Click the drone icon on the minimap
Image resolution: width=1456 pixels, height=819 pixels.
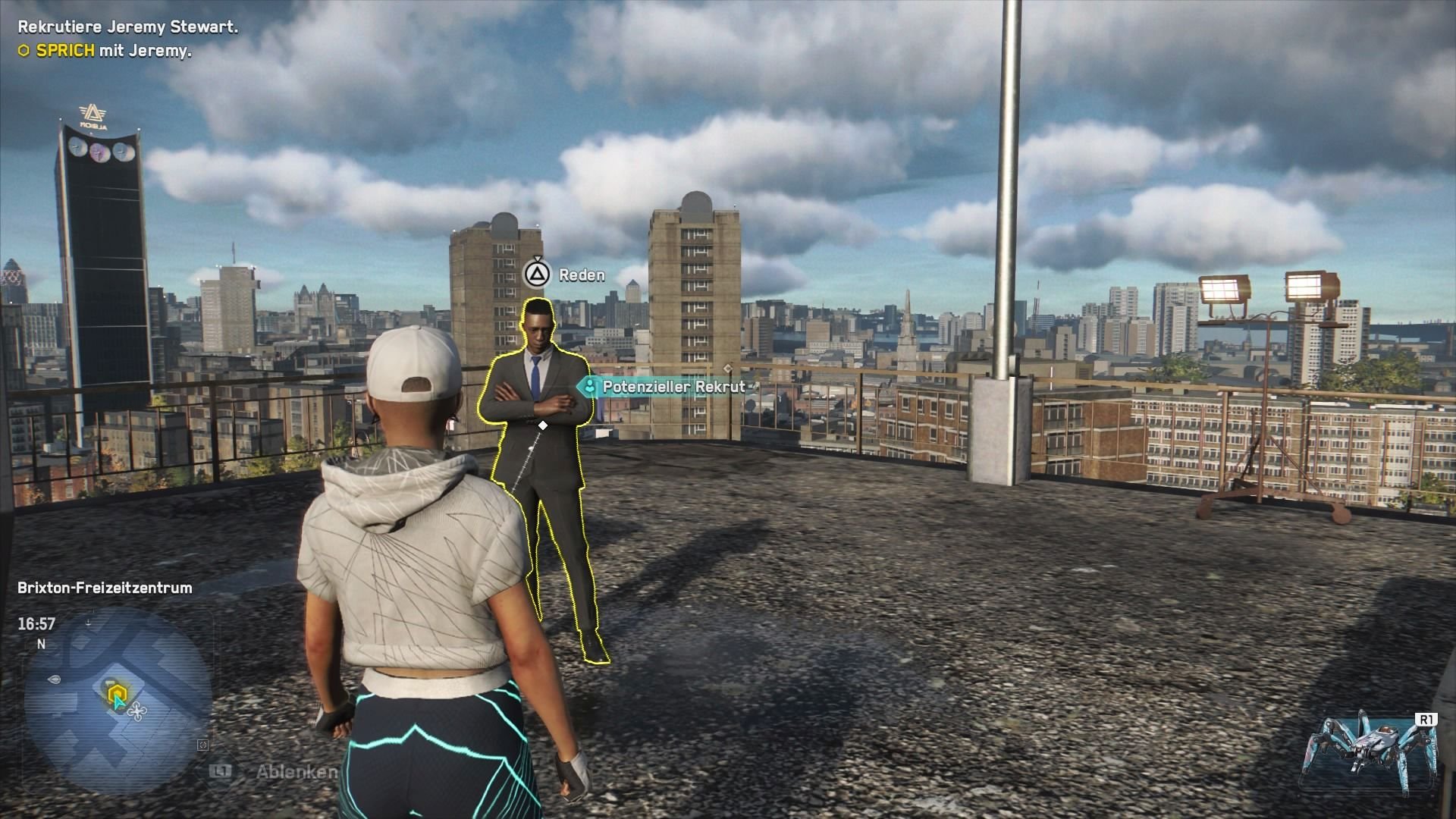(x=138, y=711)
